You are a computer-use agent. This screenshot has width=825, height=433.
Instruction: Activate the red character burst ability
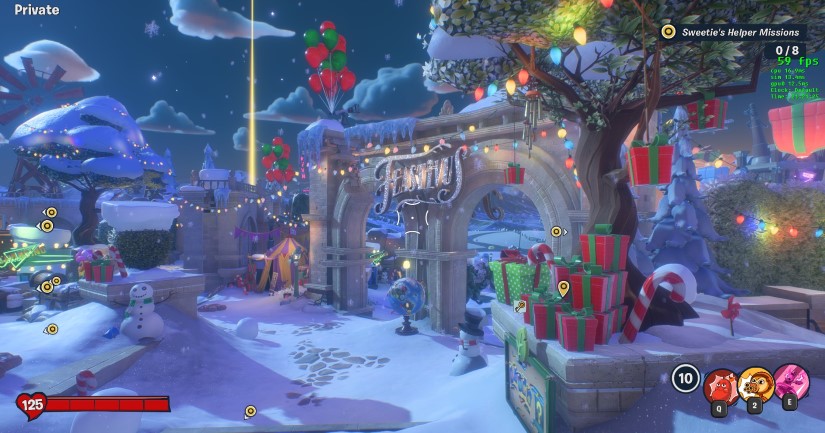720,383
